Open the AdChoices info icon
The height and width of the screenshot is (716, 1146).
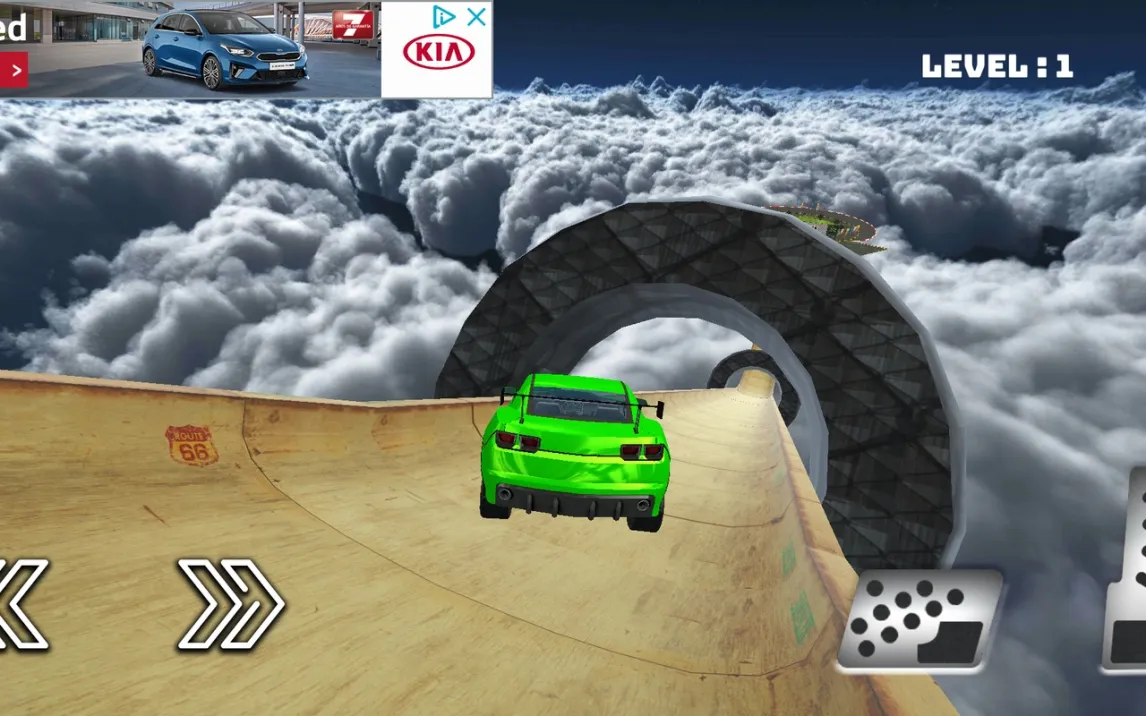tap(444, 16)
